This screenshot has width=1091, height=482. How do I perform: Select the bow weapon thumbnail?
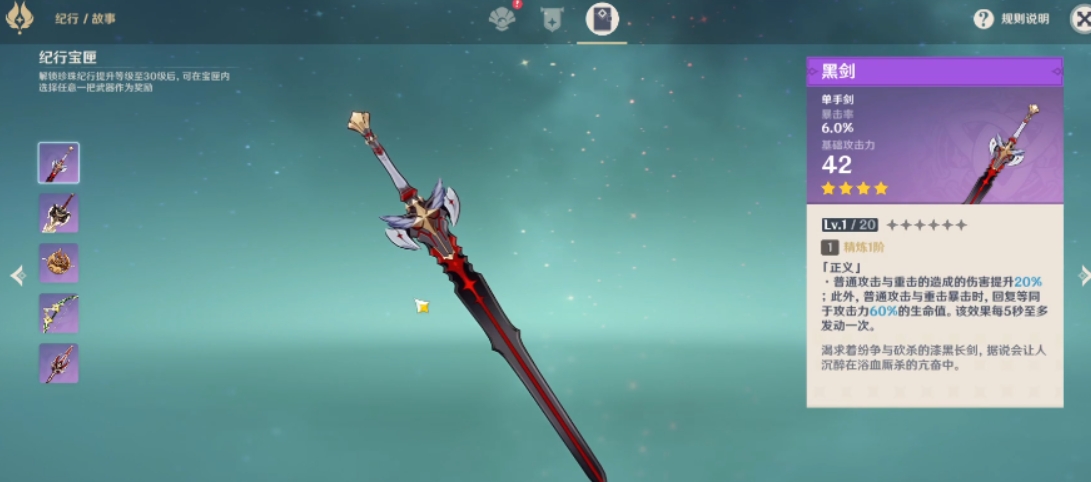[x=59, y=313]
